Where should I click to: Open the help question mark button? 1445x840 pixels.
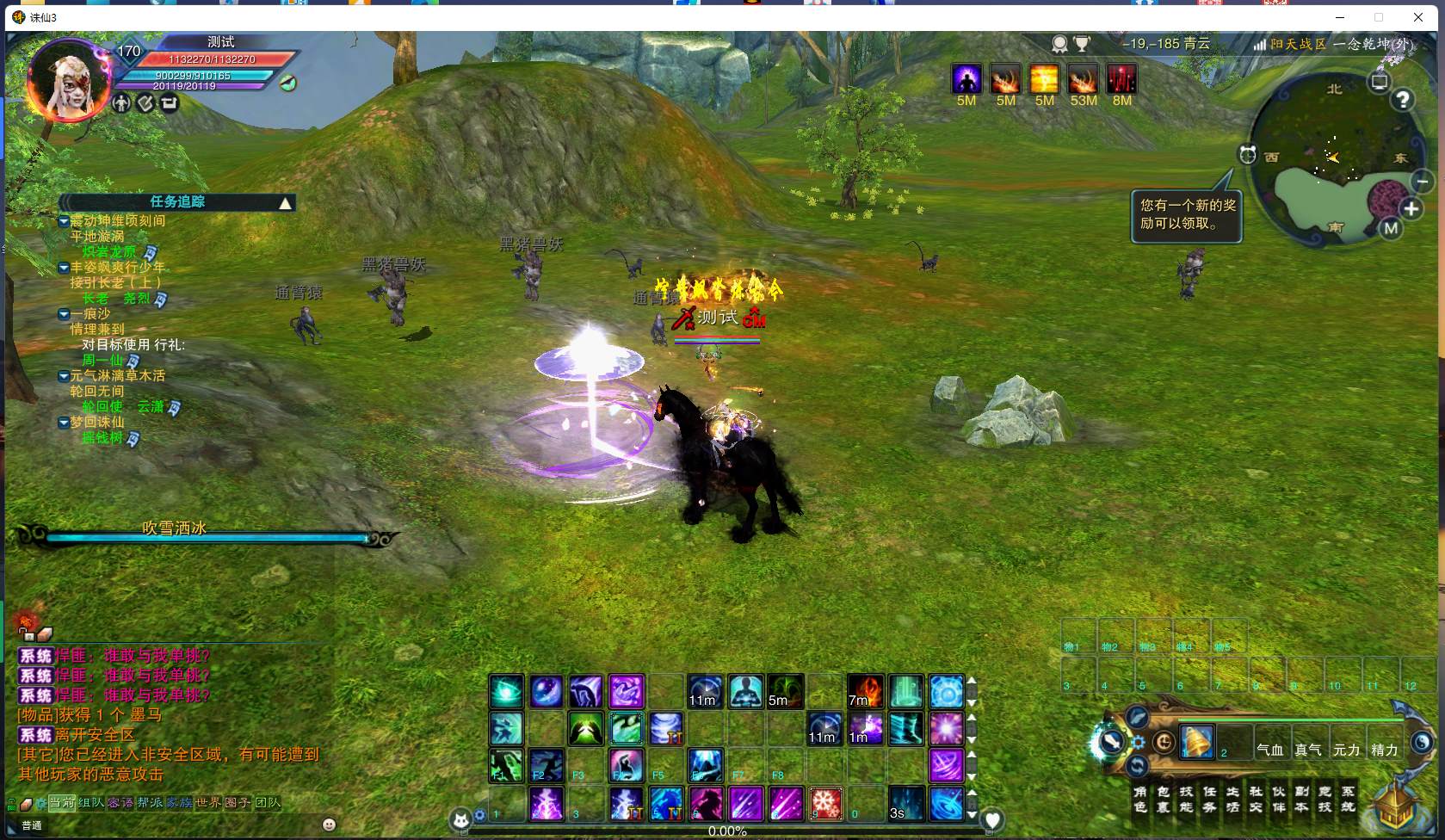tap(1403, 100)
